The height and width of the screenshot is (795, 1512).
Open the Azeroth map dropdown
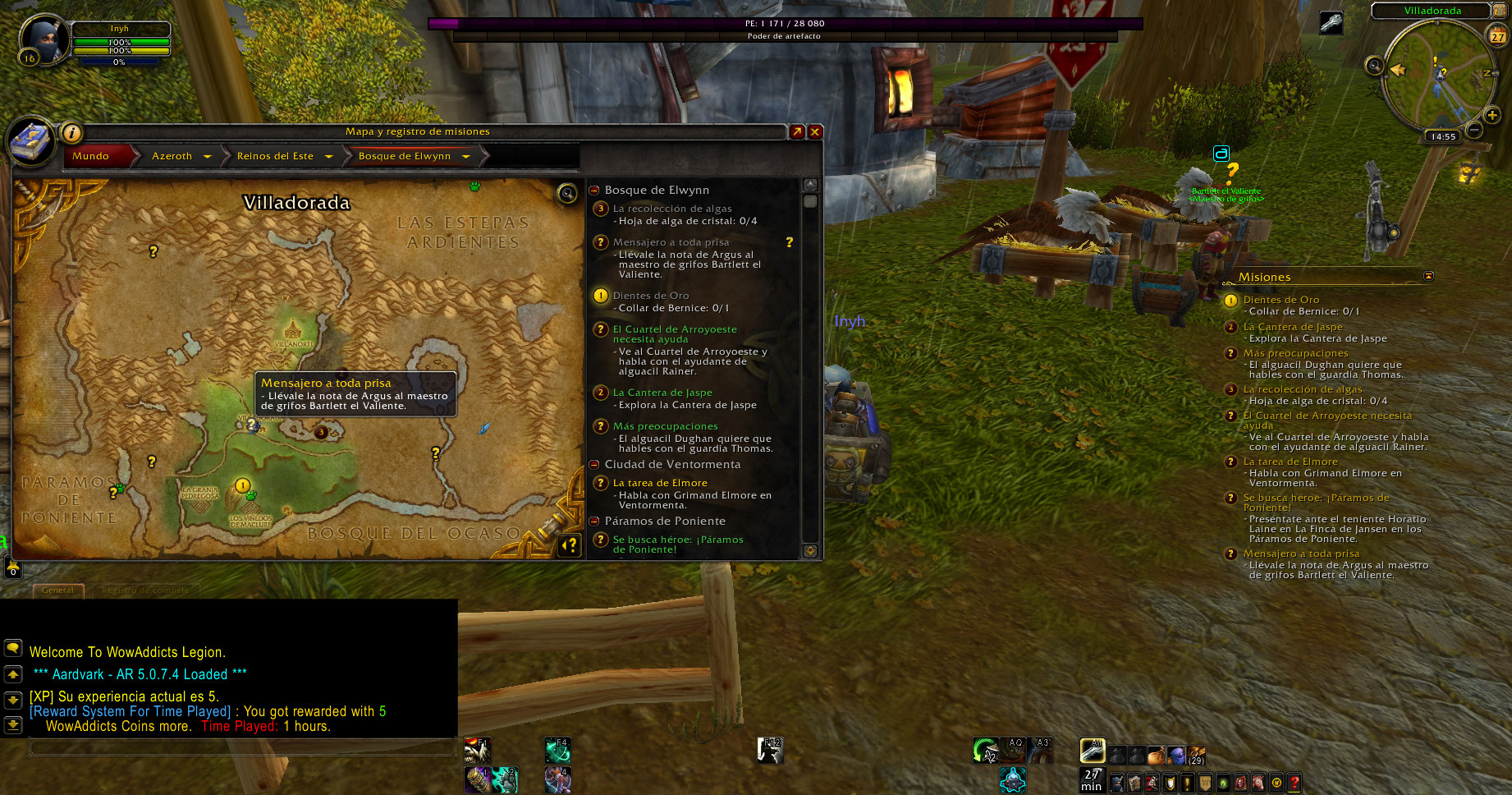click(207, 156)
